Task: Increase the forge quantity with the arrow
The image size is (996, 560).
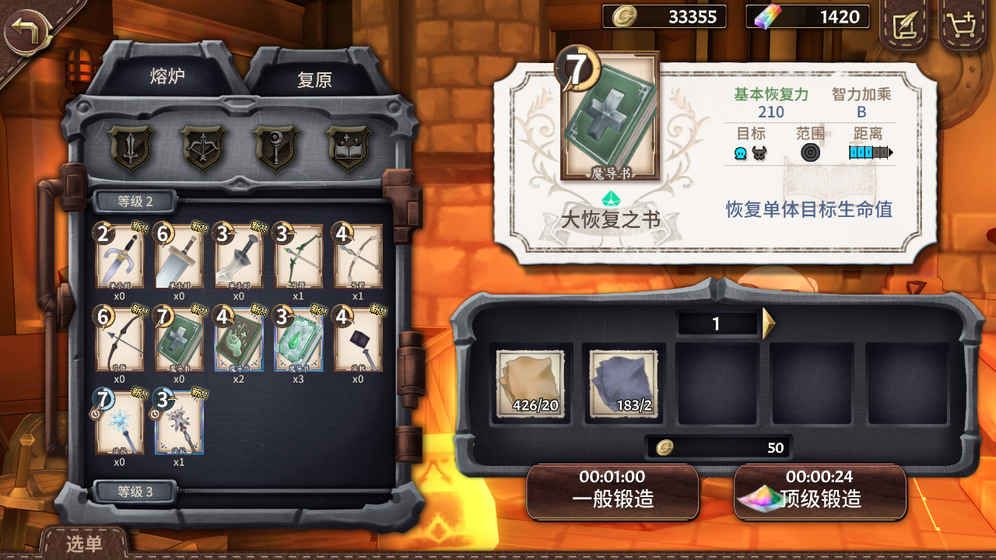Action: 769,323
